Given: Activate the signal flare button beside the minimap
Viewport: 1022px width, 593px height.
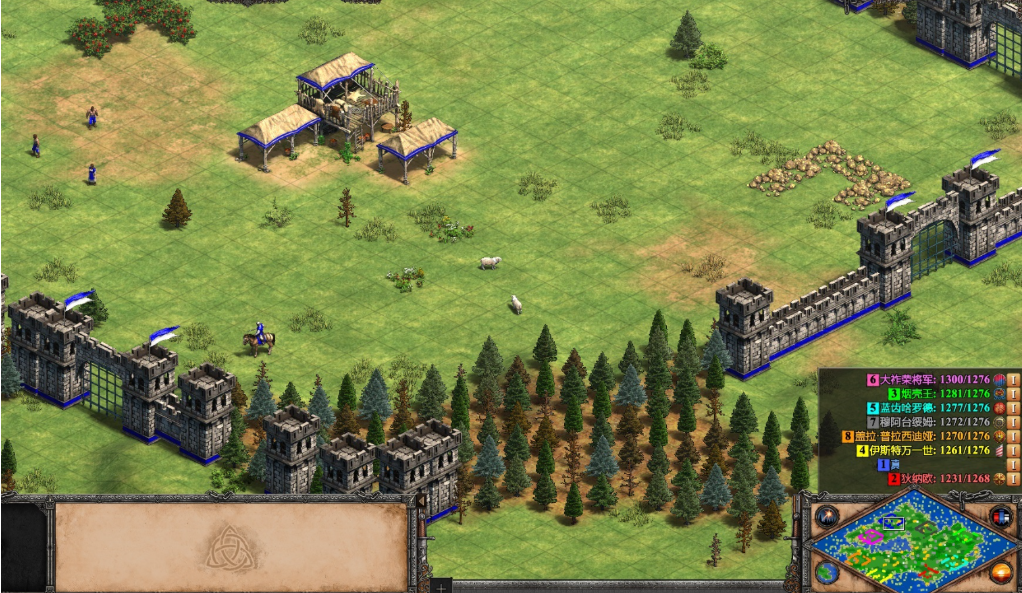Looking at the screenshot, I should pyautogui.click(x=827, y=516).
